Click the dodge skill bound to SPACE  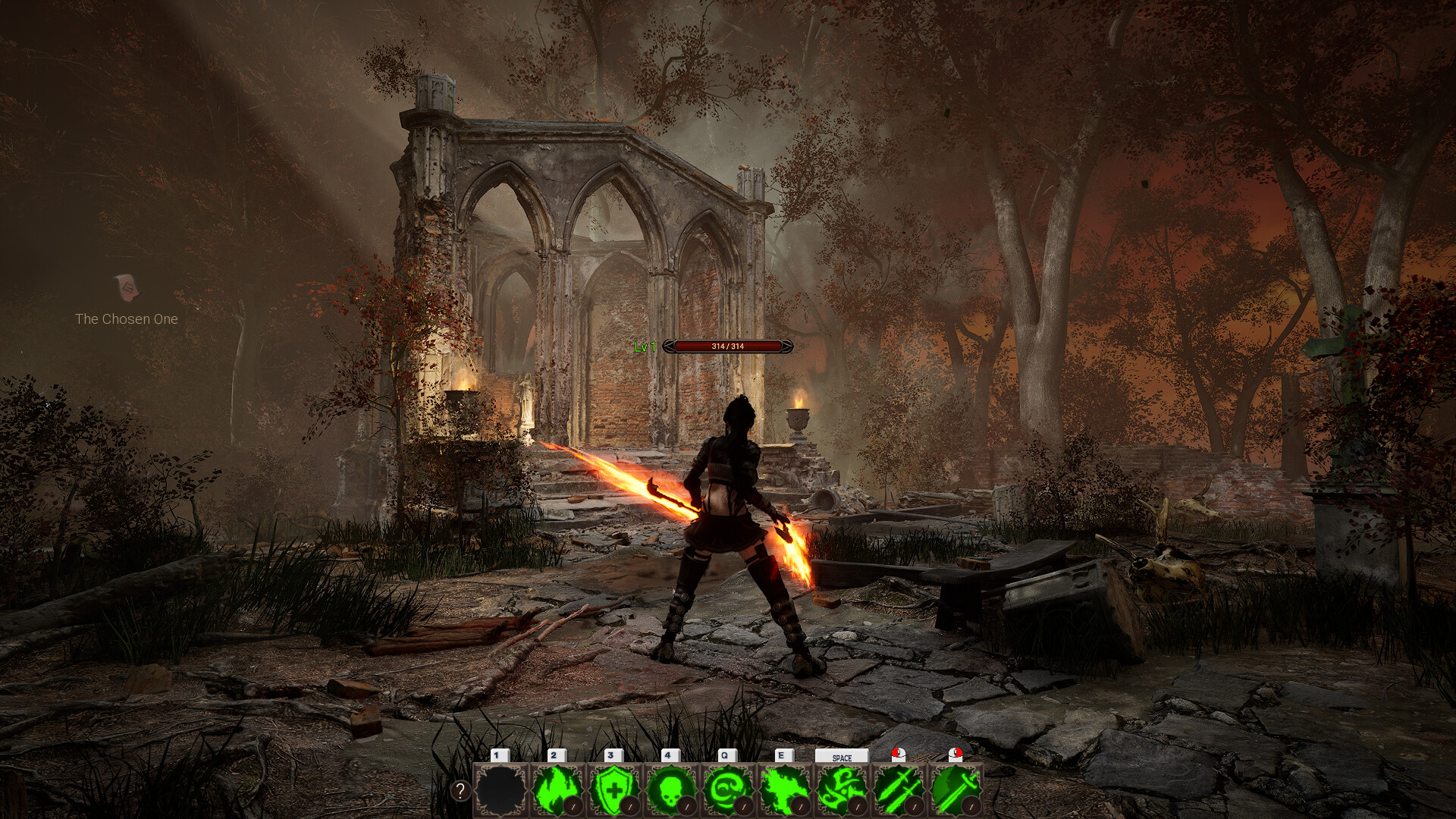tap(842, 790)
